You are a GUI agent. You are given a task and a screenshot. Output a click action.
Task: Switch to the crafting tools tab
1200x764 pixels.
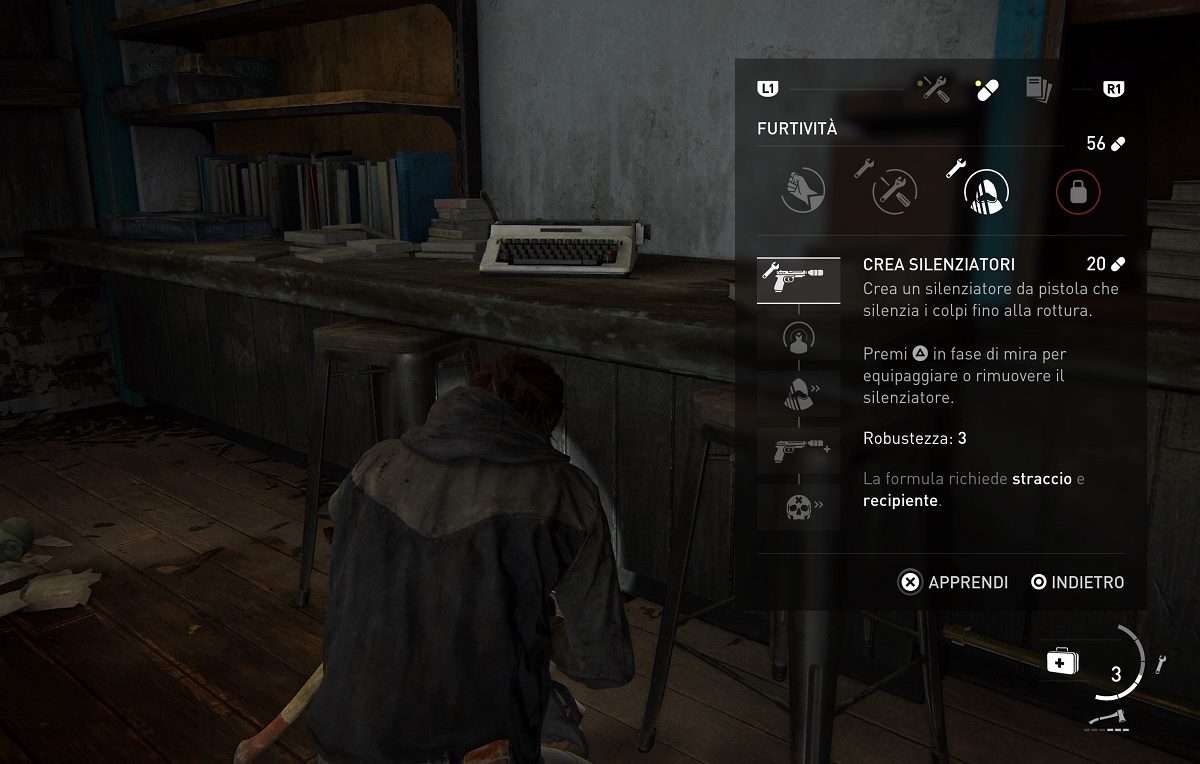pyautogui.click(x=935, y=90)
